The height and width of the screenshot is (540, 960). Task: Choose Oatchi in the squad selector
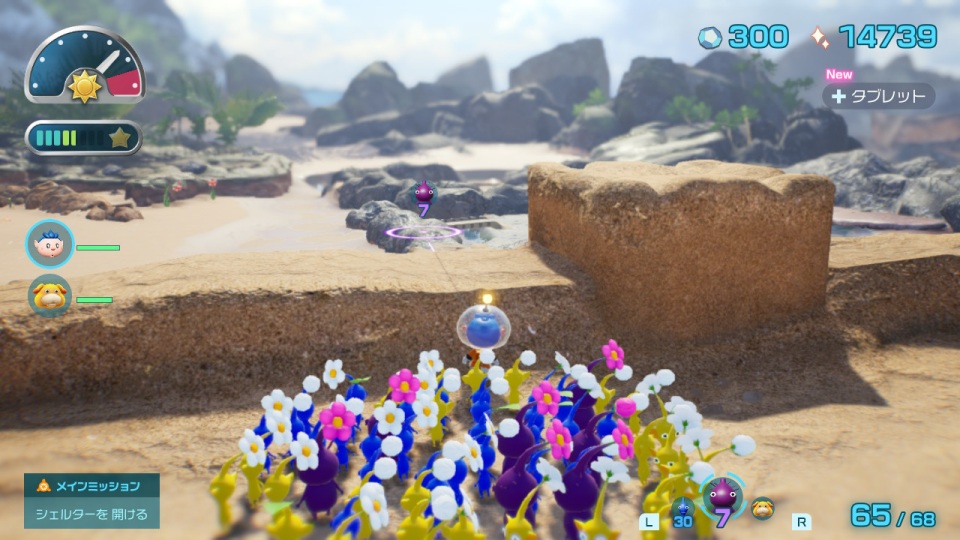[x=762, y=508]
